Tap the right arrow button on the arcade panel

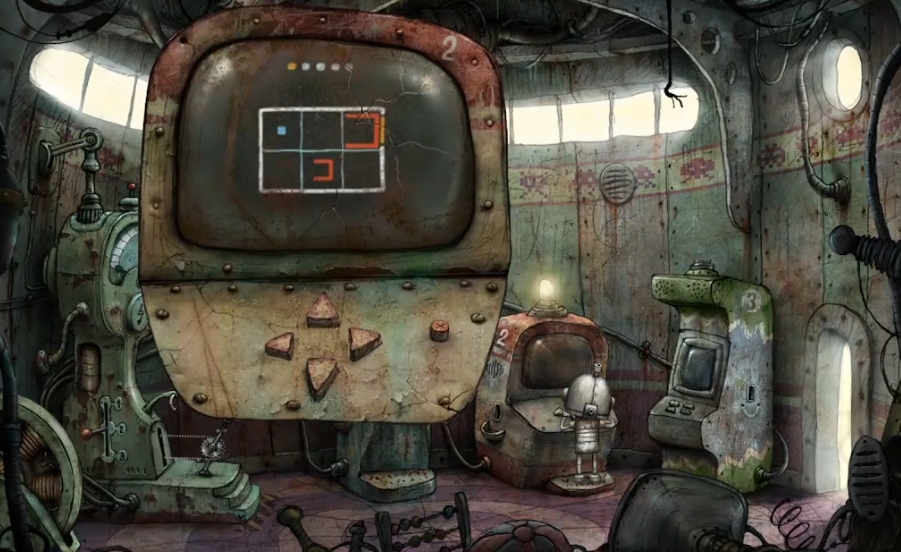pyautogui.click(x=364, y=343)
